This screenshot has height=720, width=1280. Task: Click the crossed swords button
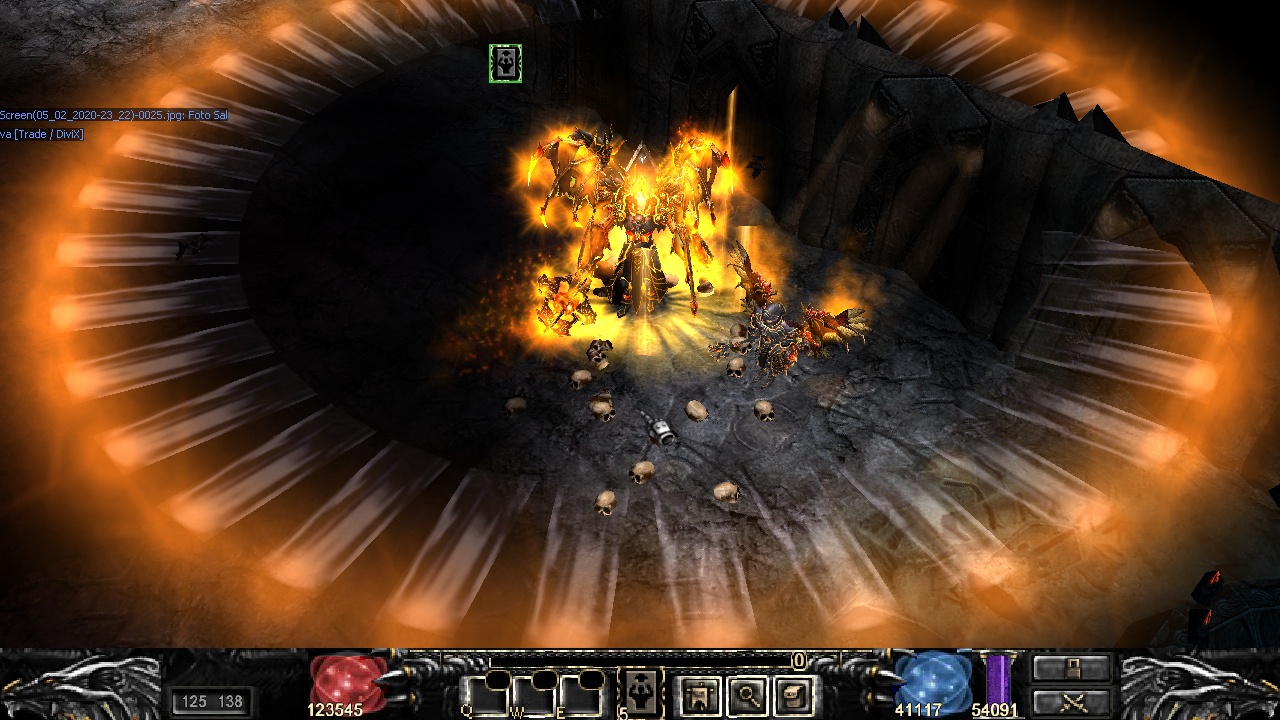[1072, 702]
